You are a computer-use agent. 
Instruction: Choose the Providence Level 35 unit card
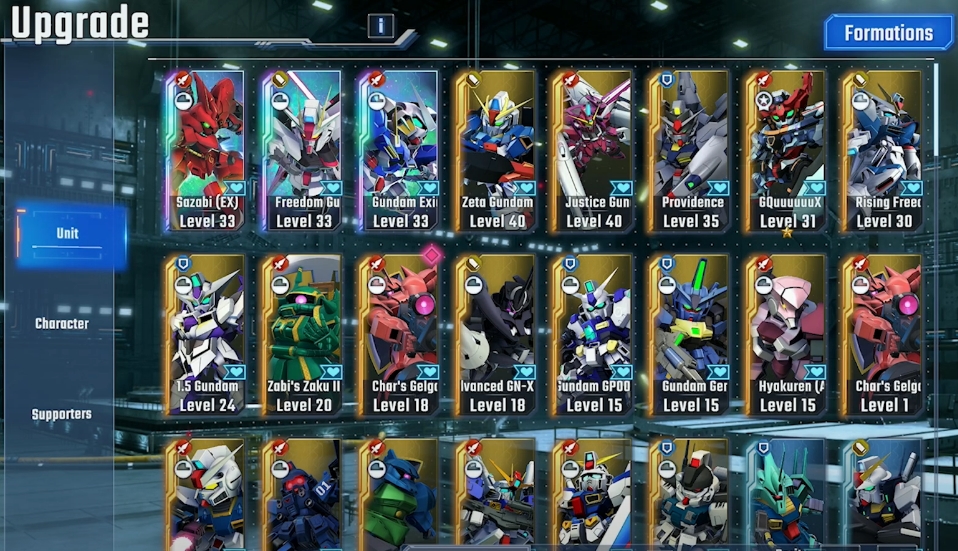click(690, 150)
